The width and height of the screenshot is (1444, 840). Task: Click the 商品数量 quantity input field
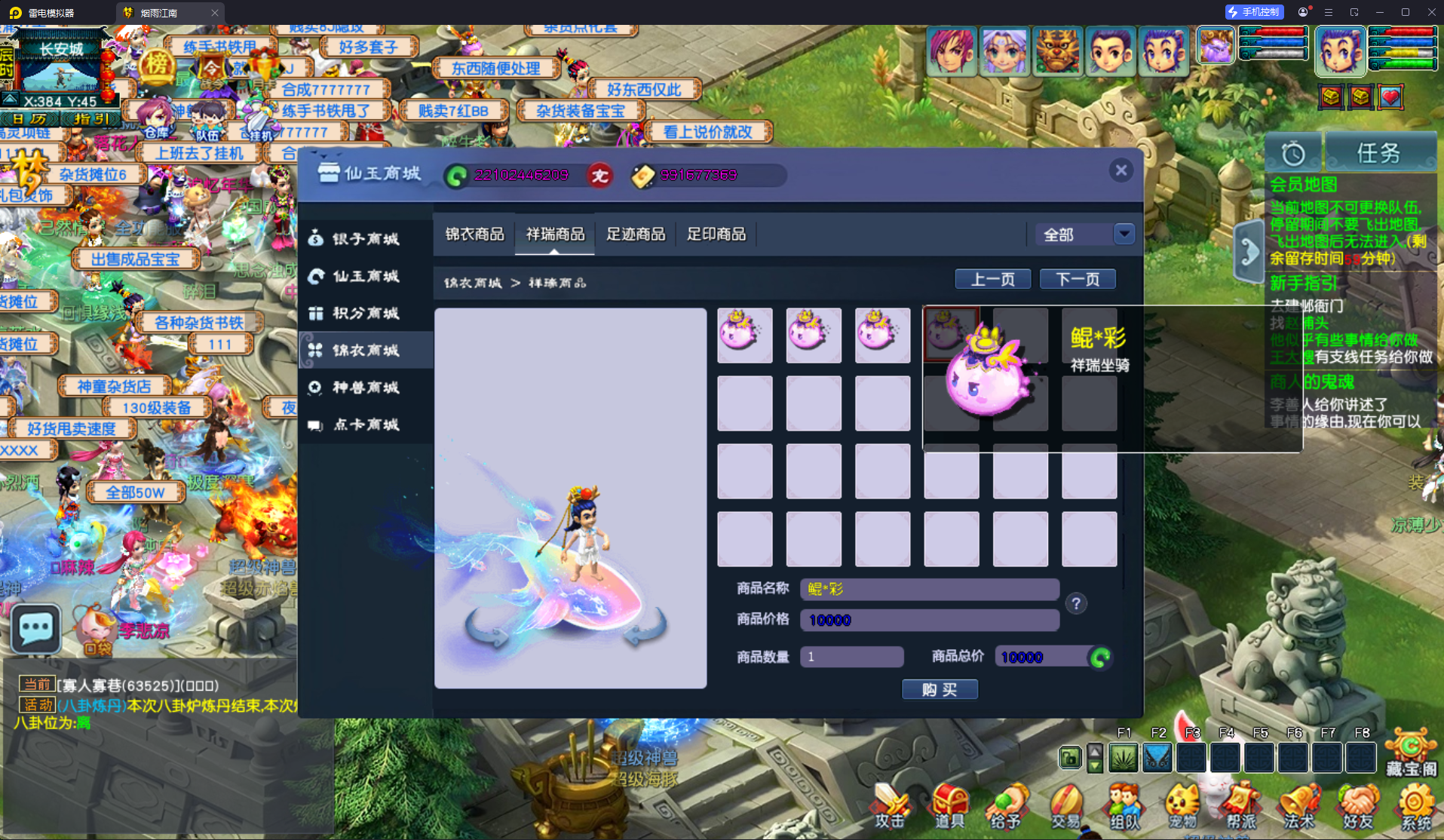click(851, 657)
